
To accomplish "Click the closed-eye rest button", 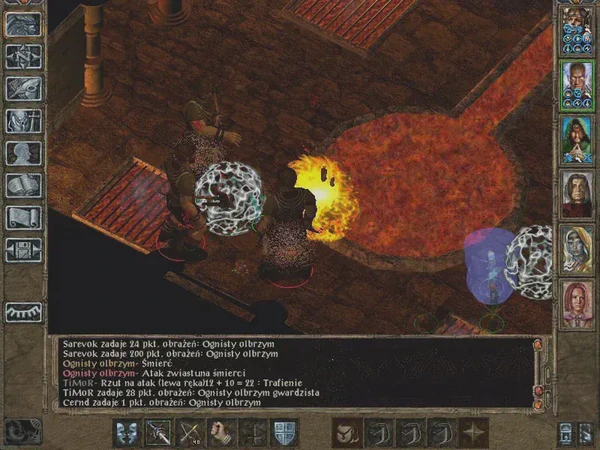I will point(23,312).
